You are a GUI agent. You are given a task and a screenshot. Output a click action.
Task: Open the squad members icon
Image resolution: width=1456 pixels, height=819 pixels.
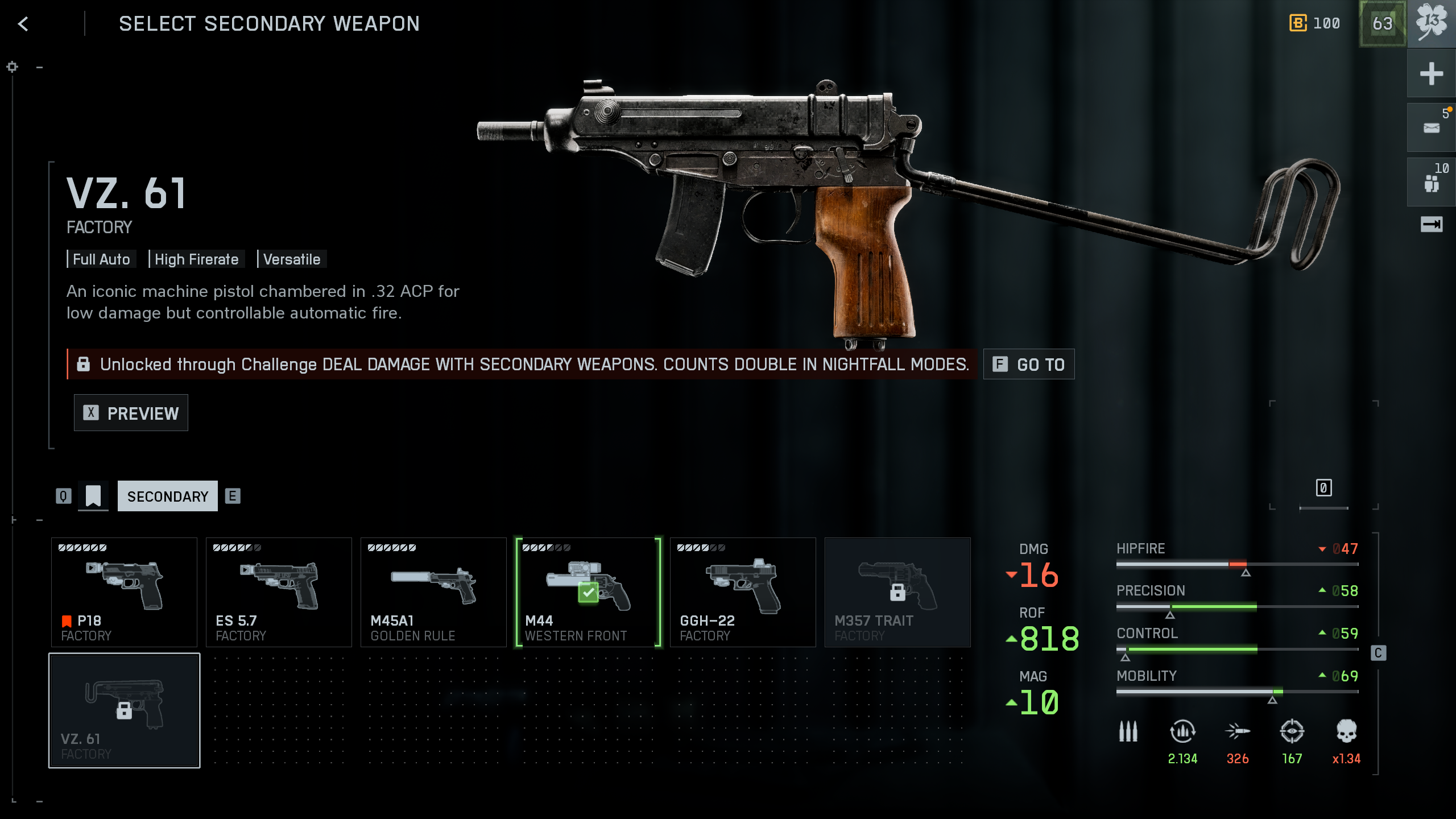(1431, 183)
